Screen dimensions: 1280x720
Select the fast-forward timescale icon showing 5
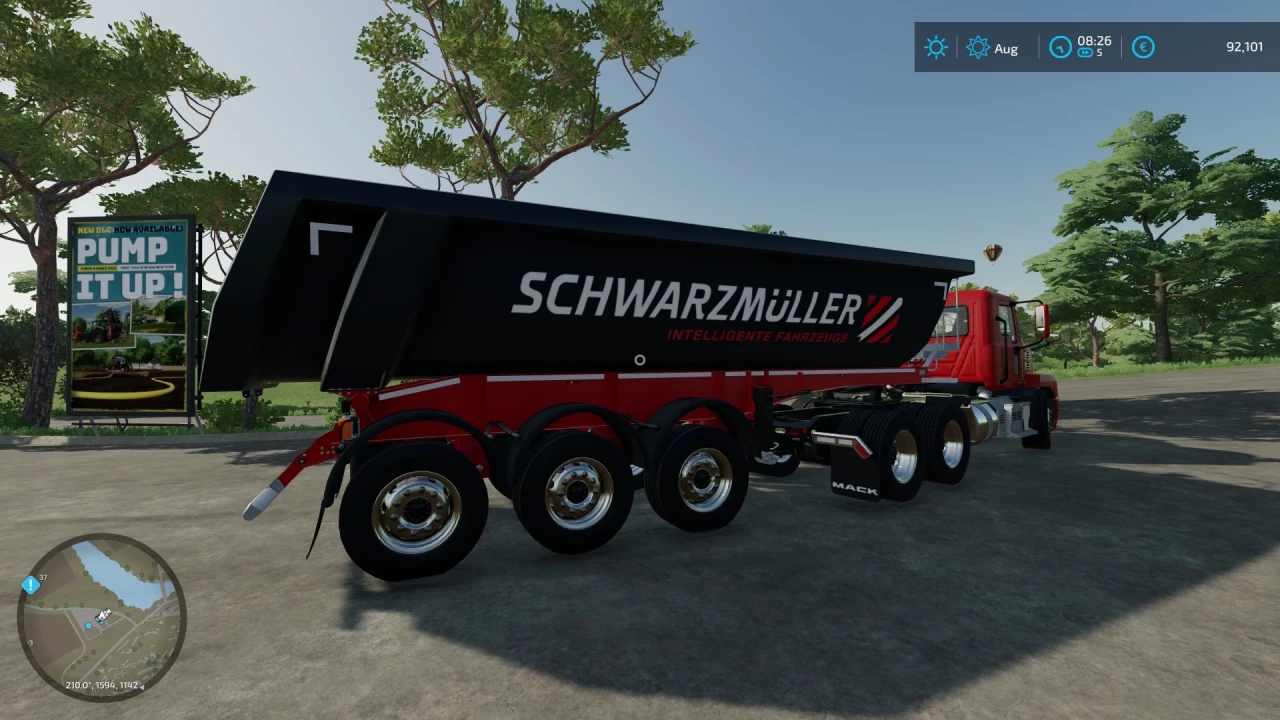tap(1087, 52)
